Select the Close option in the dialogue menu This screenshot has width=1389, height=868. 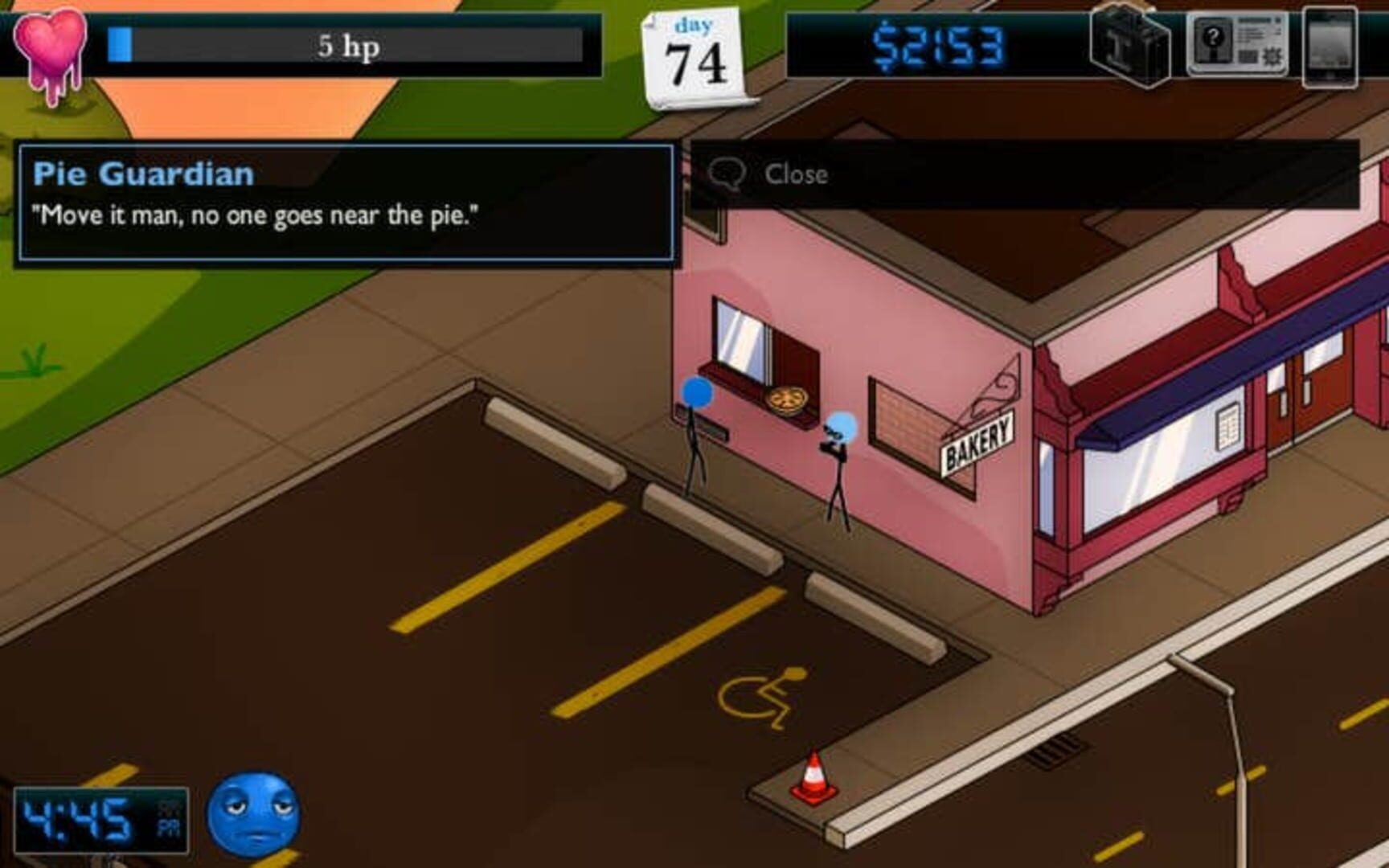click(797, 173)
